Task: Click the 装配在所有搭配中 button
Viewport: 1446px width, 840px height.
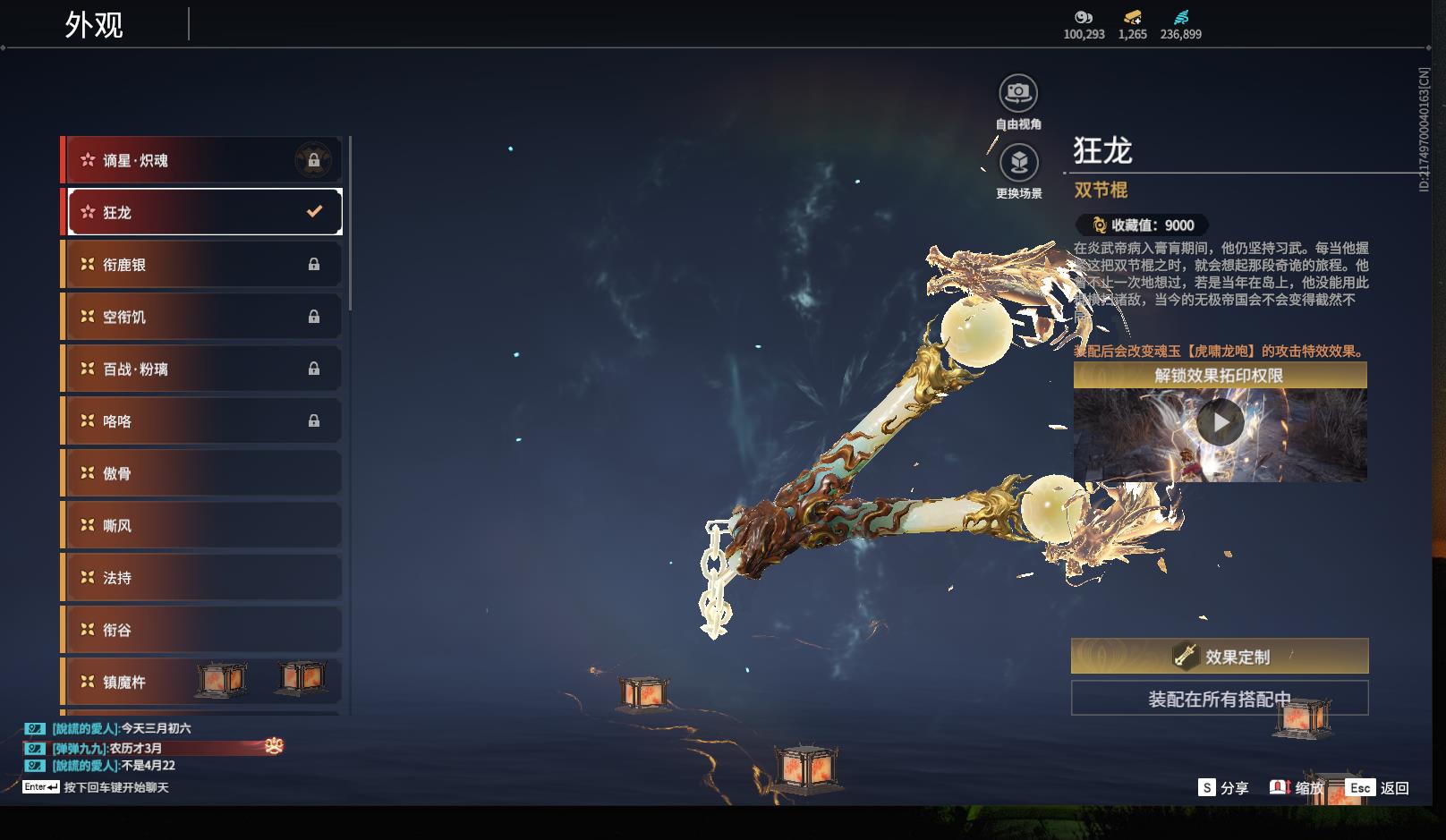Action: coord(1220,699)
